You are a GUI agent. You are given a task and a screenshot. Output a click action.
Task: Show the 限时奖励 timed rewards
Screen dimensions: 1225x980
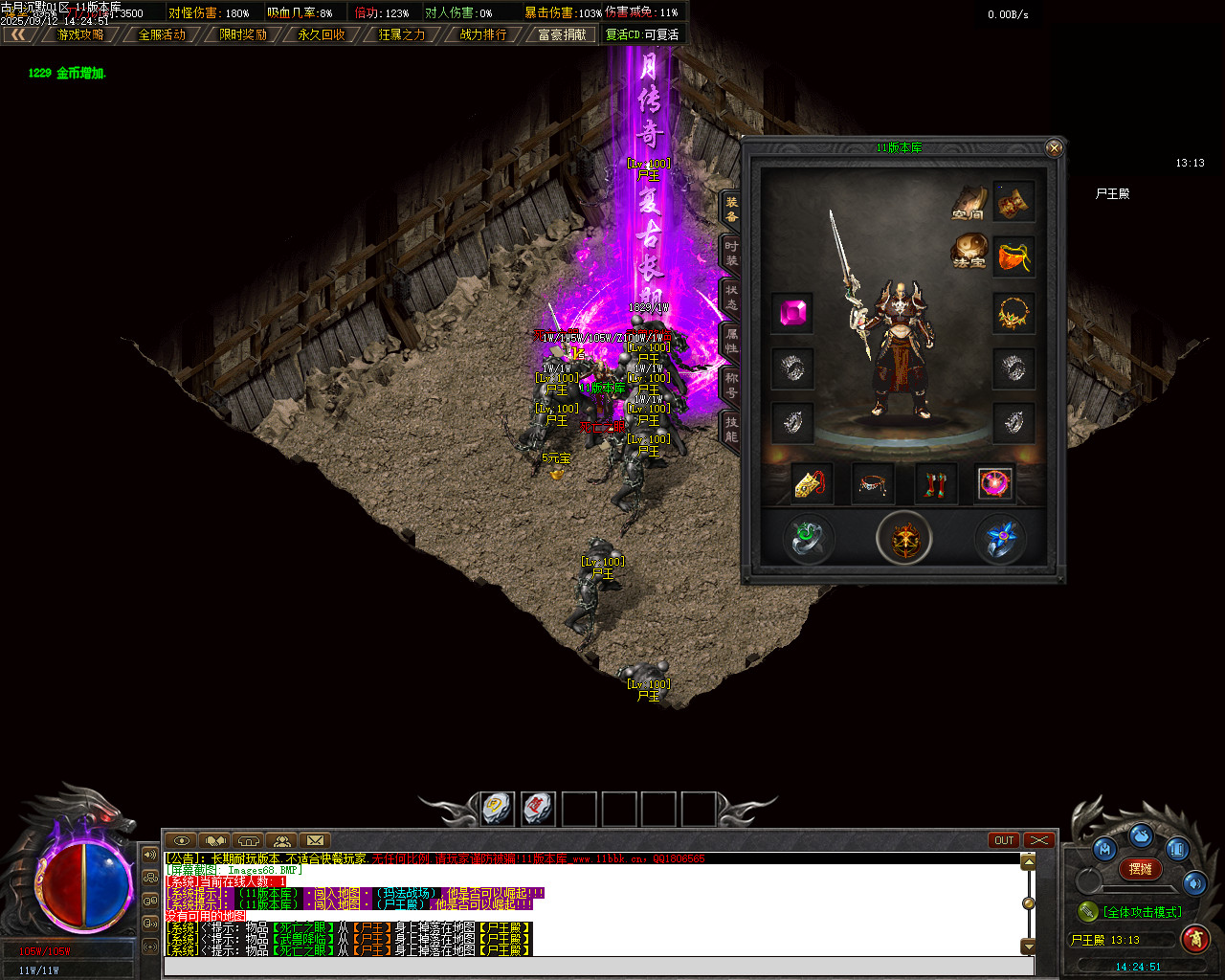pyautogui.click(x=243, y=34)
